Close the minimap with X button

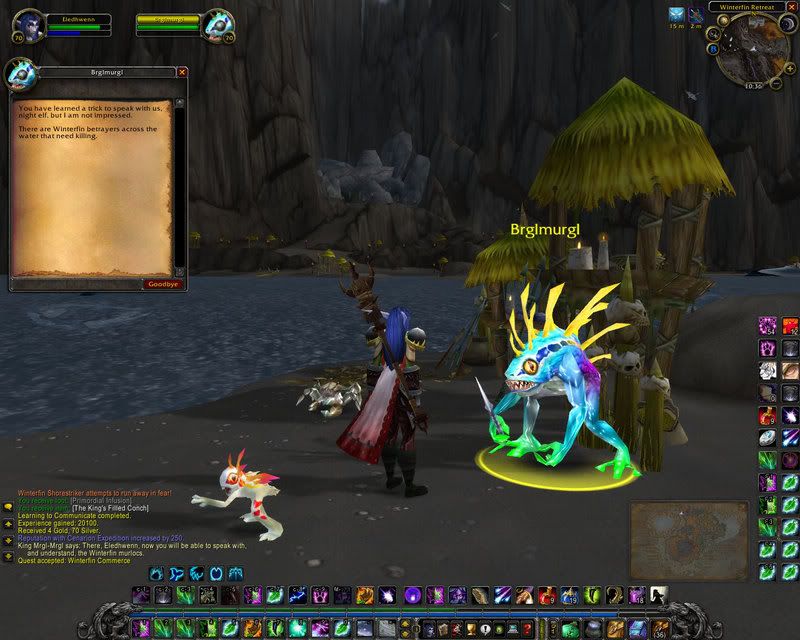(x=791, y=7)
